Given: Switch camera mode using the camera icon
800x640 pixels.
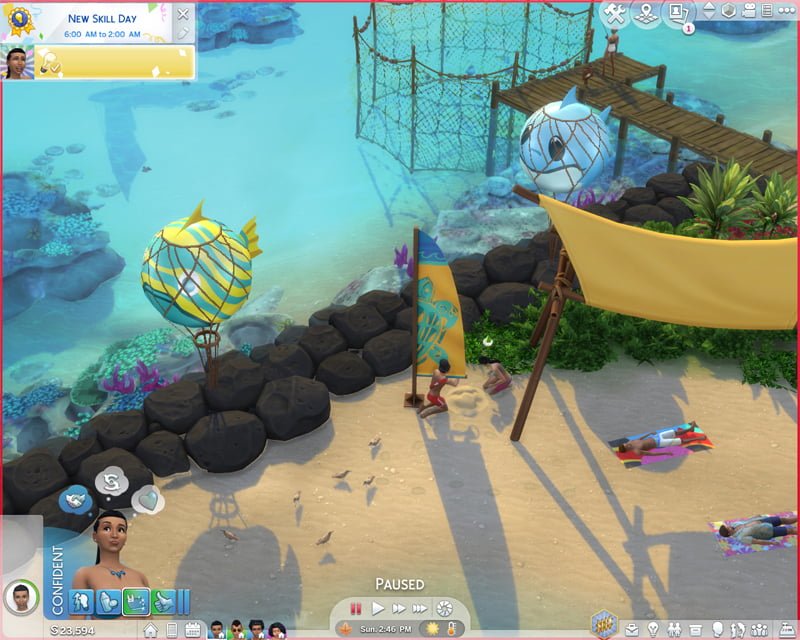Looking at the screenshot, I should (x=750, y=11).
